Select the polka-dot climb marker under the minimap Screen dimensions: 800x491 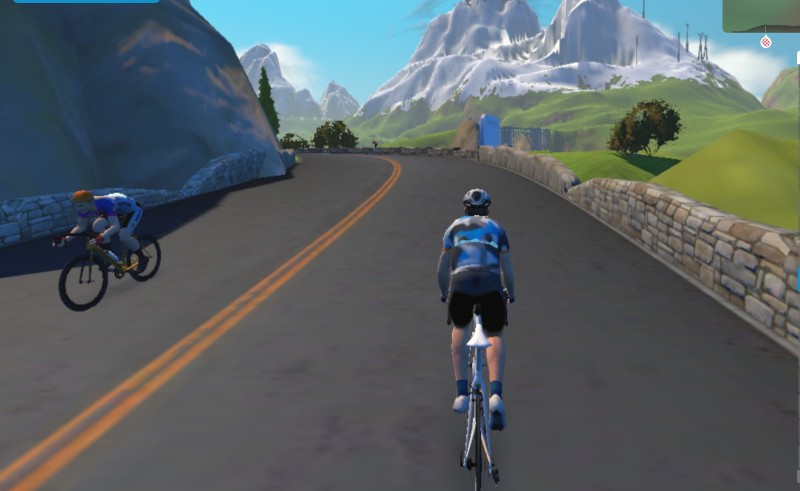(x=766, y=42)
